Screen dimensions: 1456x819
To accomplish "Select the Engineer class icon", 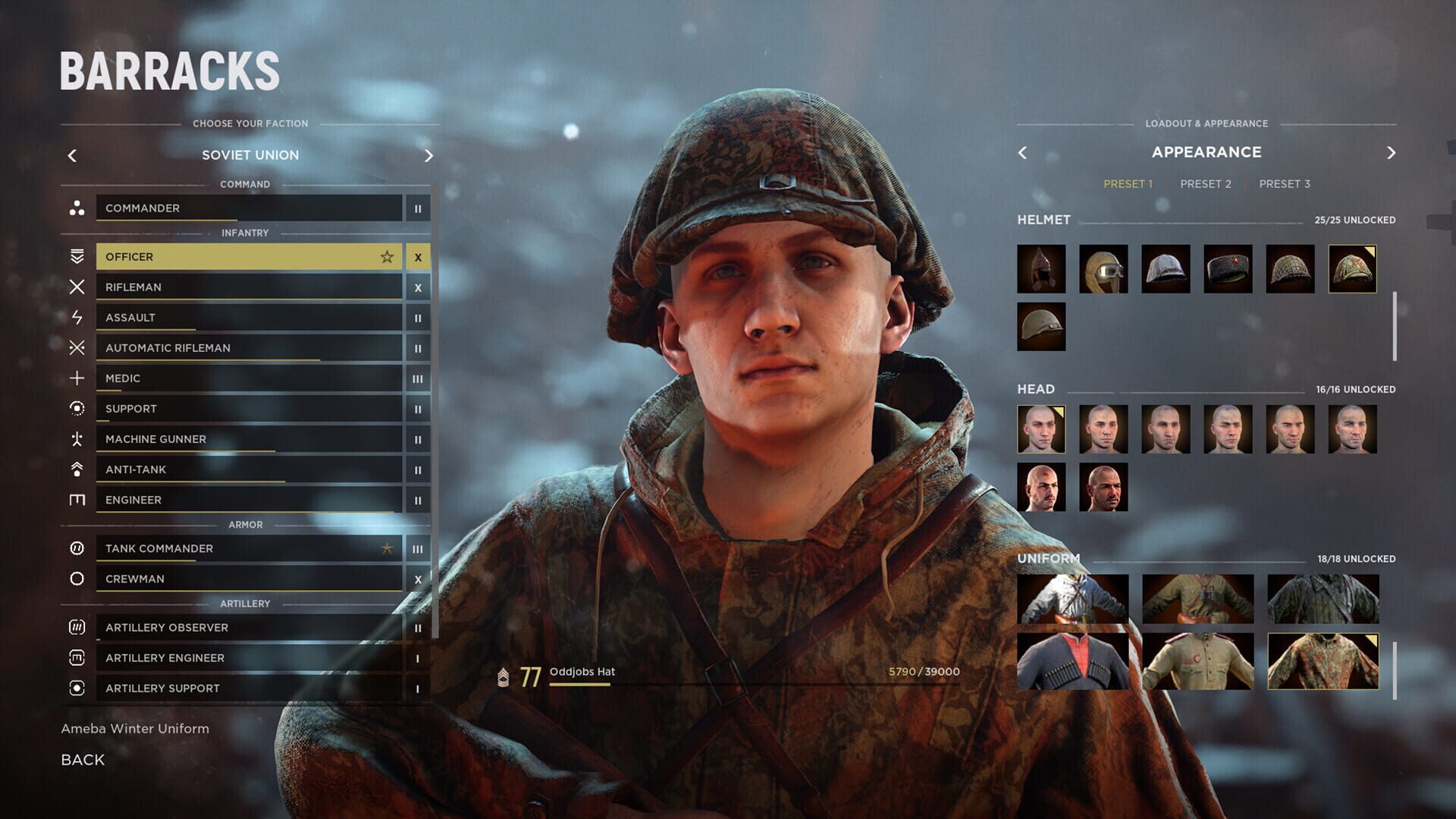I will tap(76, 500).
